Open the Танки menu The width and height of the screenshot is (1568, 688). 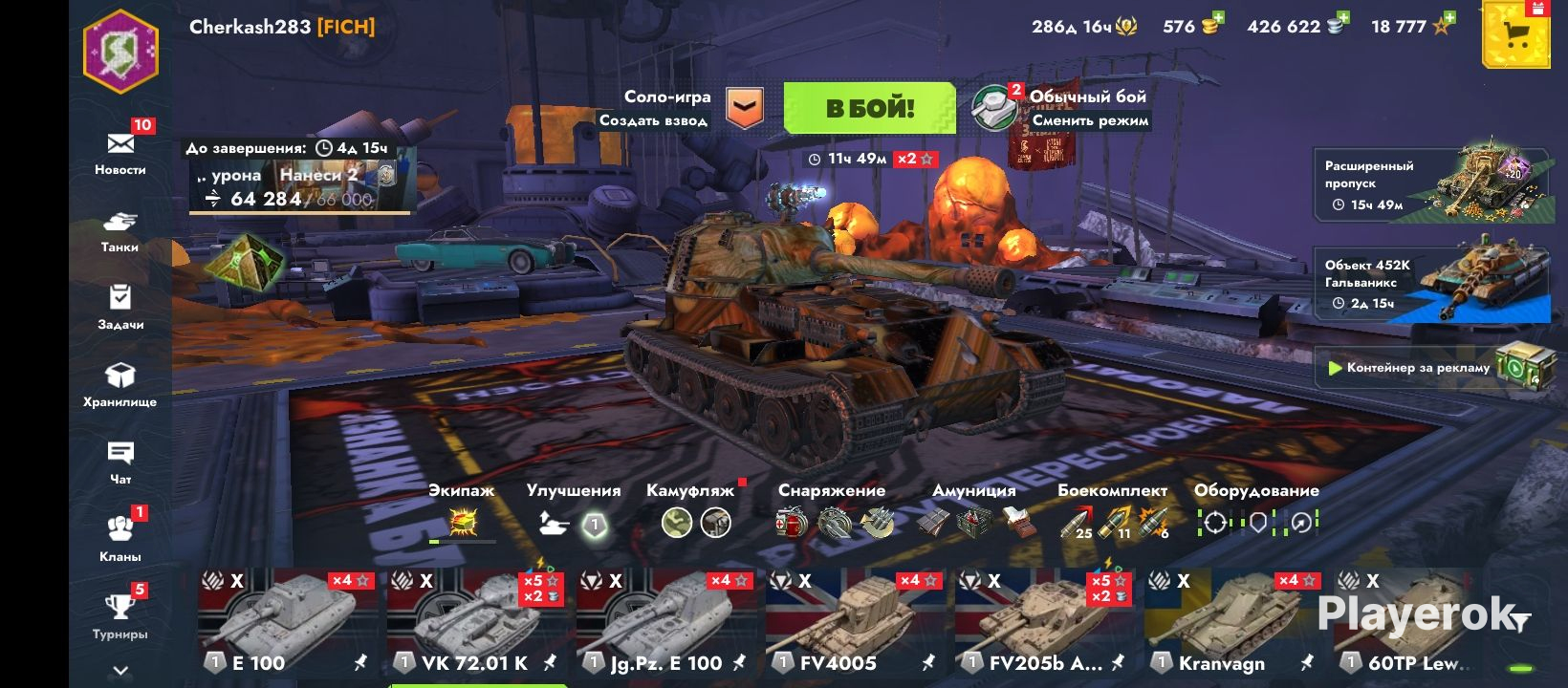(x=120, y=230)
